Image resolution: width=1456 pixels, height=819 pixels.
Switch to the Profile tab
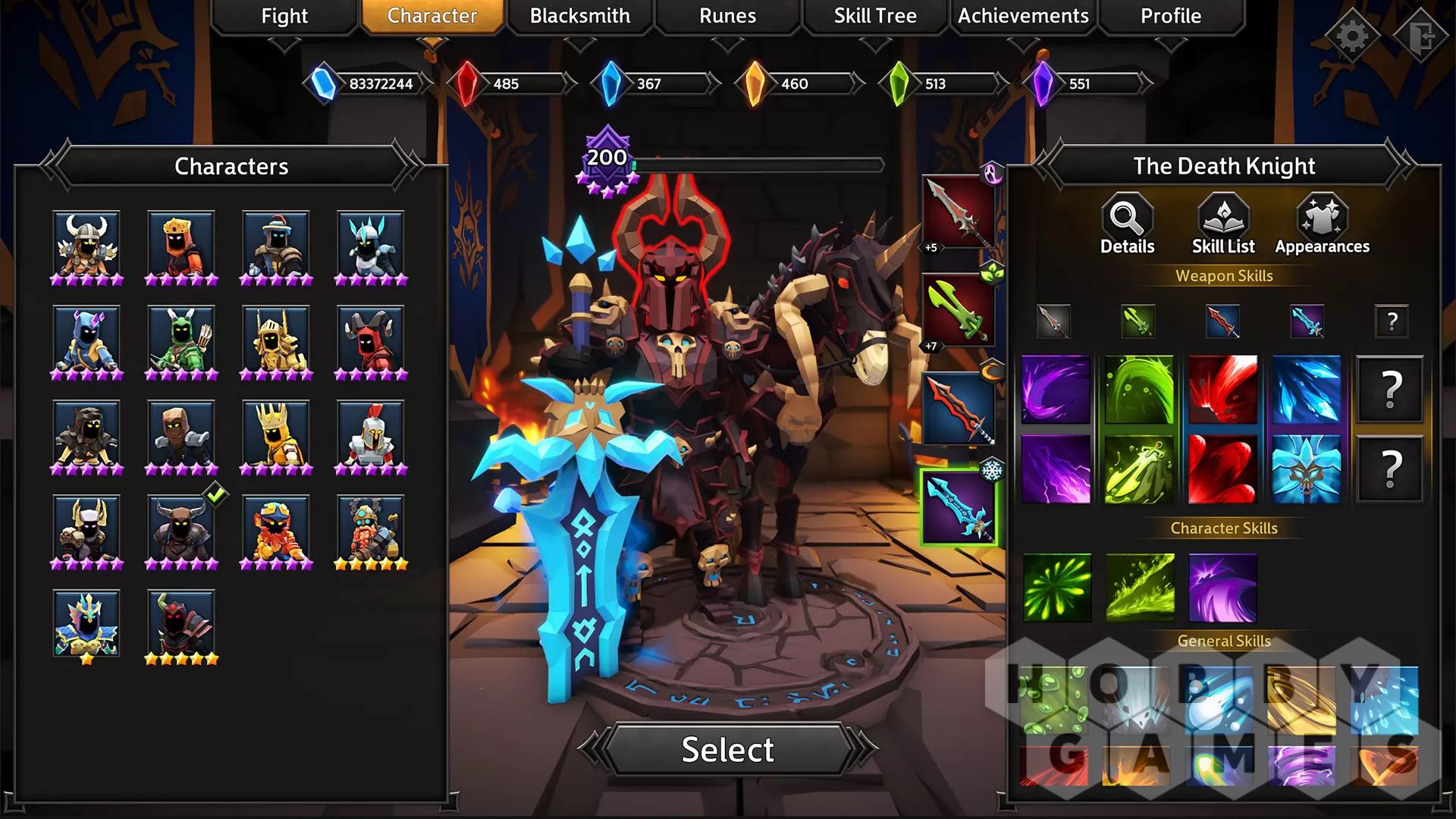point(1170,16)
